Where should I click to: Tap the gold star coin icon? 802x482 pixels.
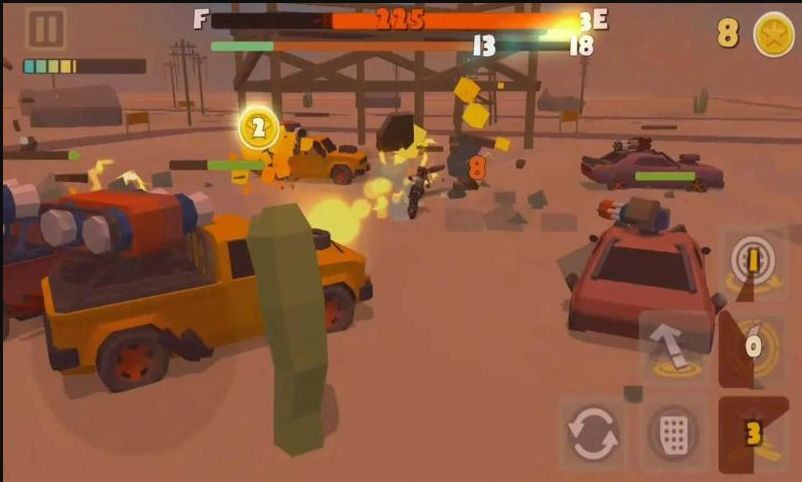click(773, 34)
